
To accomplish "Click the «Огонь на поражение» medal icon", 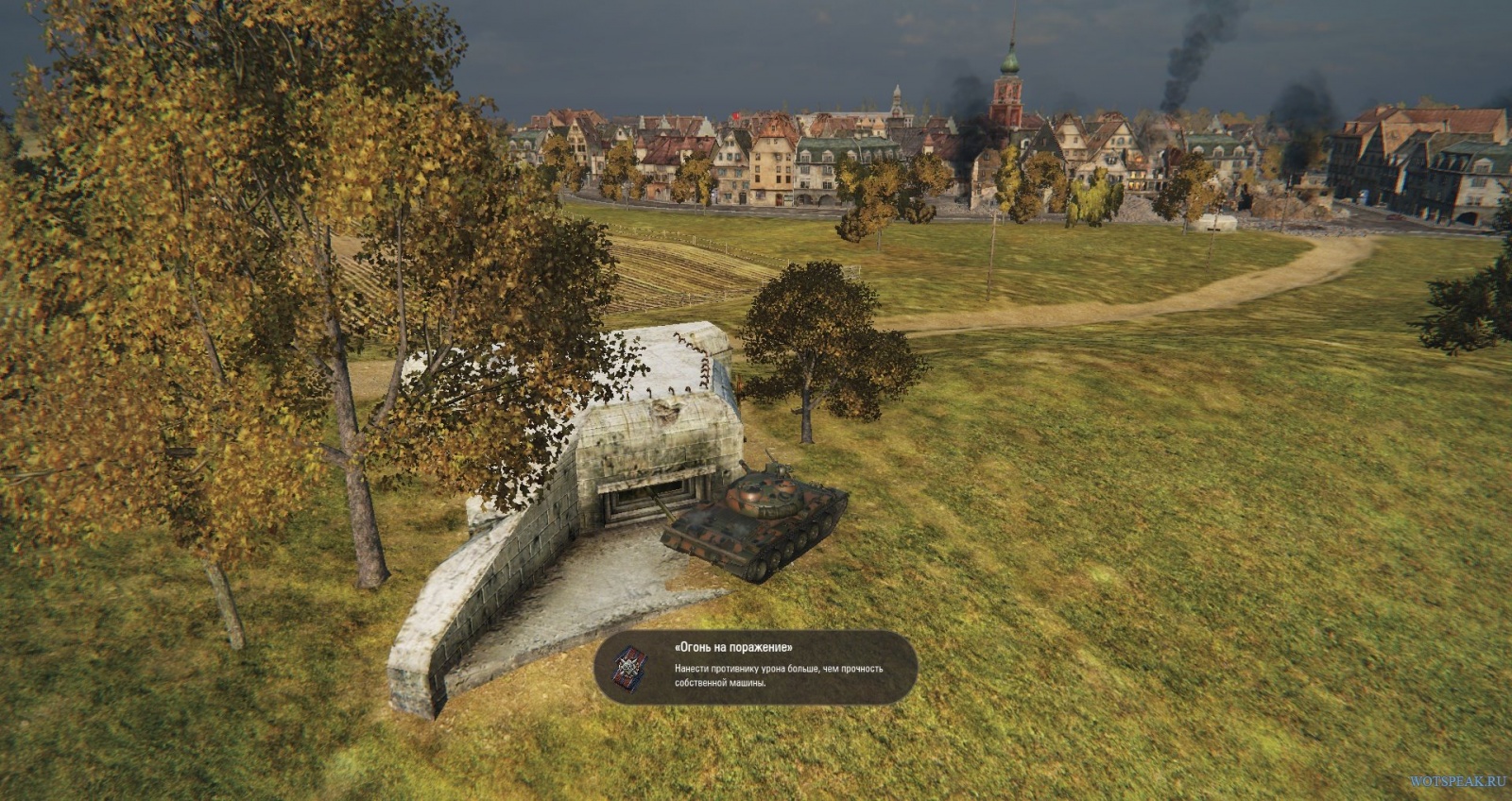I will pyautogui.click(x=629, y=666).
